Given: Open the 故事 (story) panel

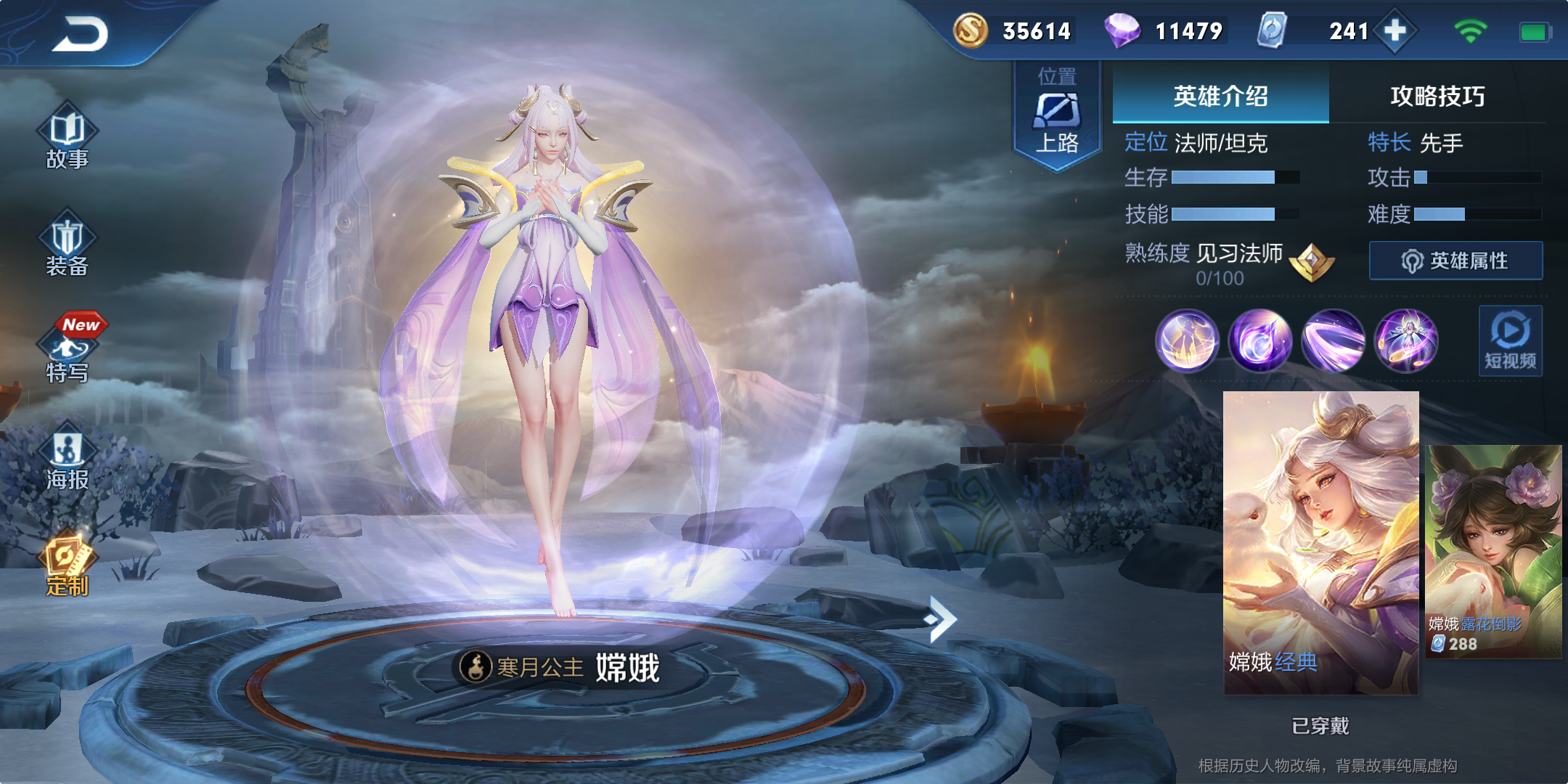Looking at the screenshot, I should pyautogui.click(x=68, y=142).
